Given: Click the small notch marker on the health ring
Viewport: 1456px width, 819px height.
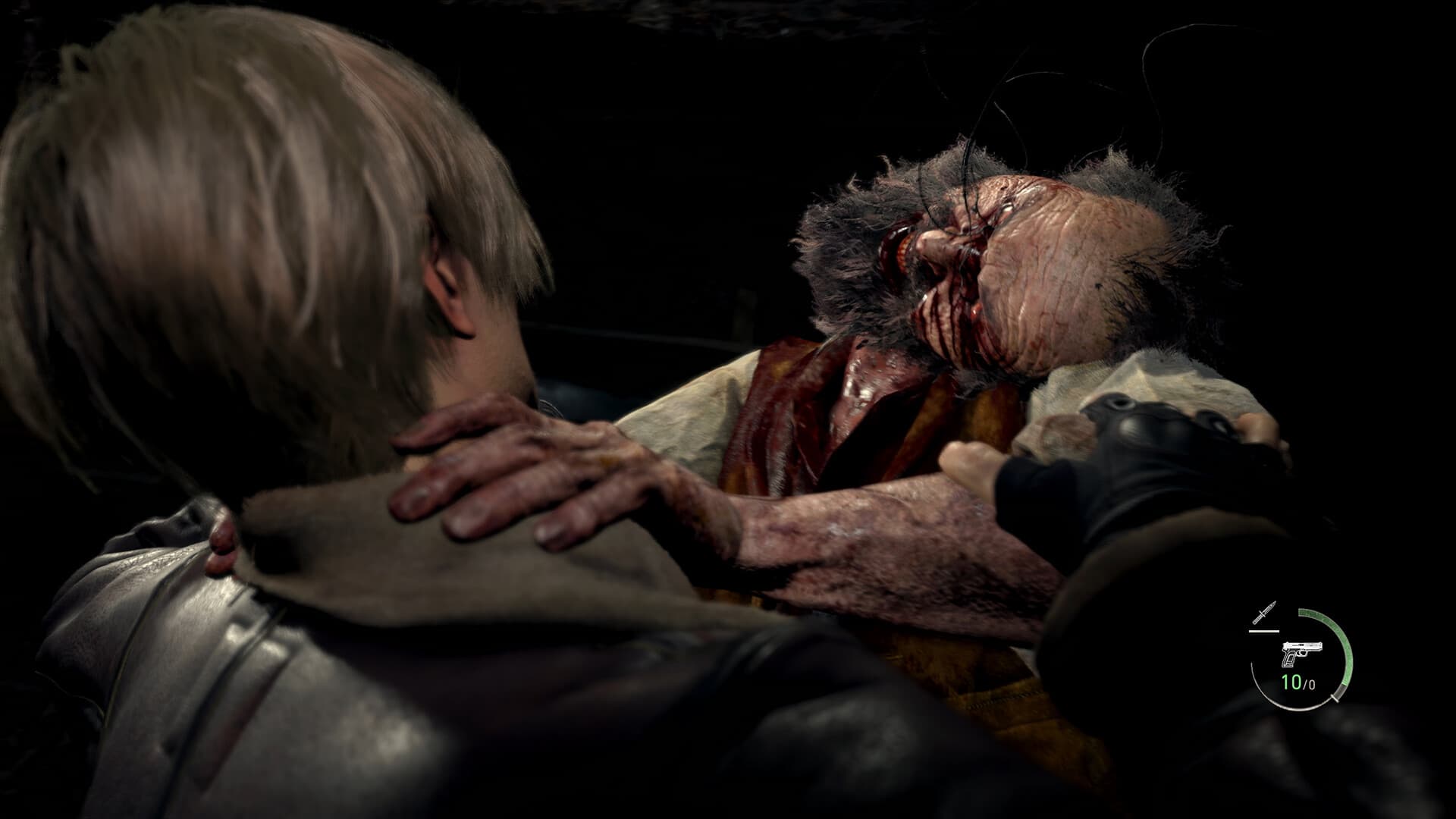Looking at the screenshot, I should tap(1333, 698).
